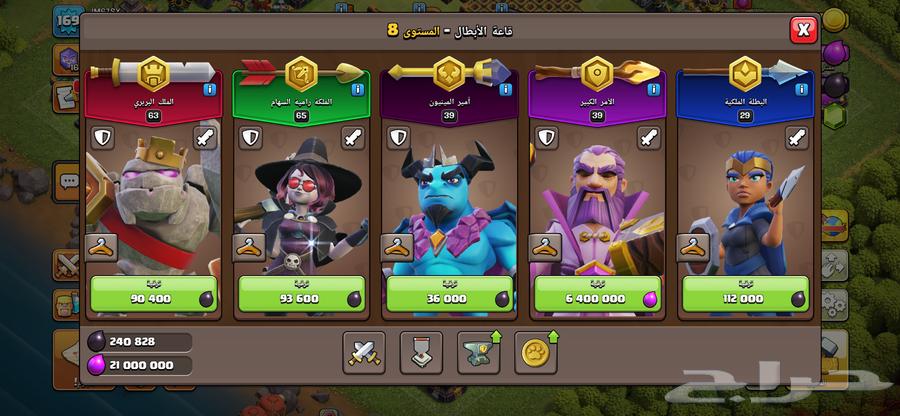The width and height of the screenshot is (900, 416).
Task: Open the crossed swords button at the bottom
Action: [363, 351]
